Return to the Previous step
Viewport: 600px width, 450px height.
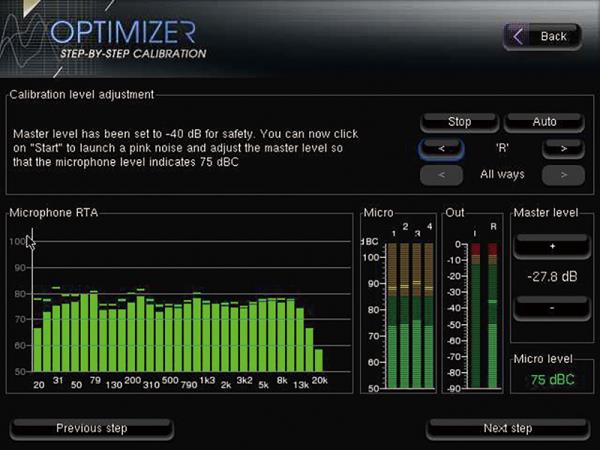point(92,428)
